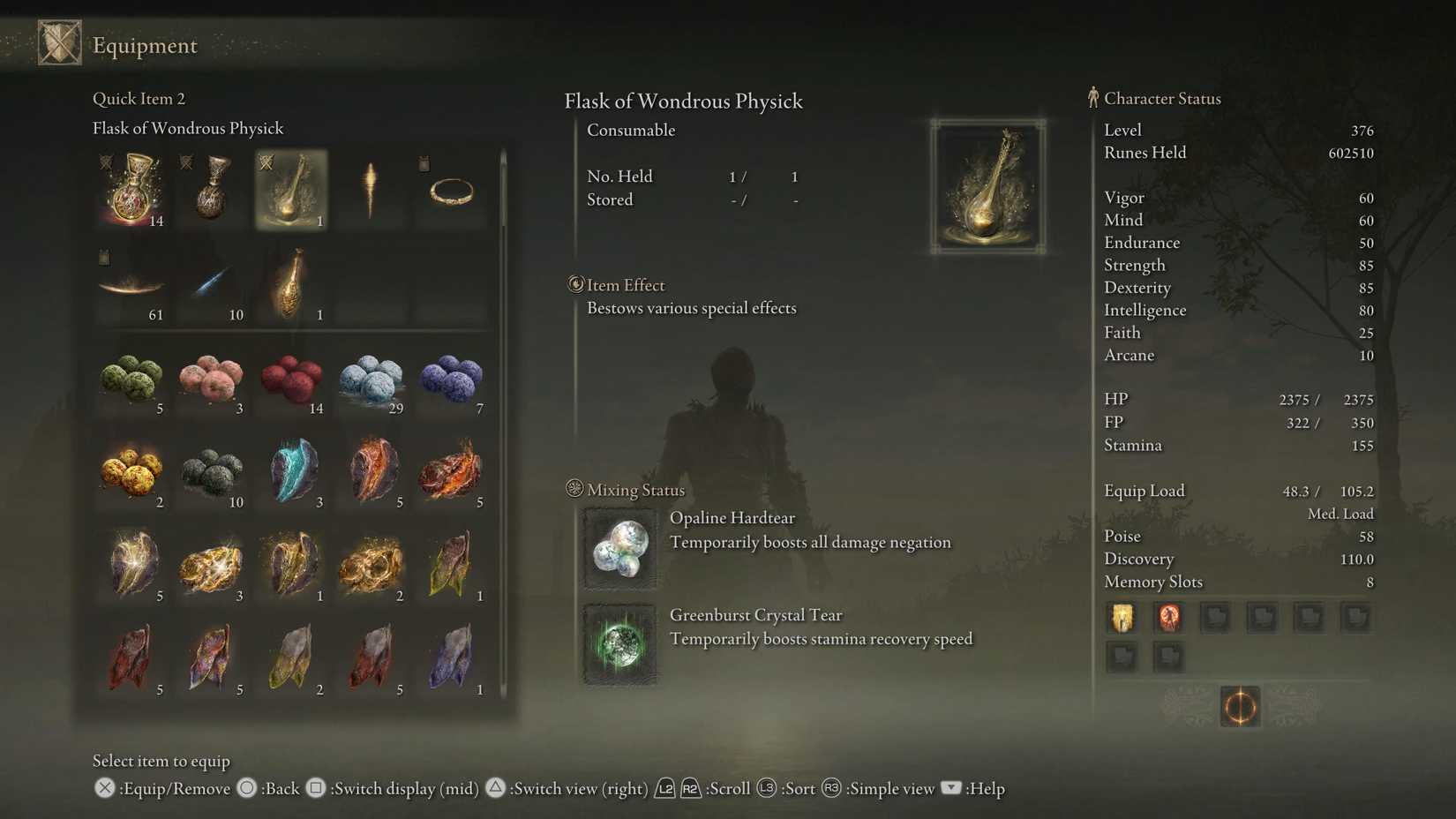Click the yellow active buff icon
The height and width of the screenshot is (819, 1456).
[x=1122, y=618]
